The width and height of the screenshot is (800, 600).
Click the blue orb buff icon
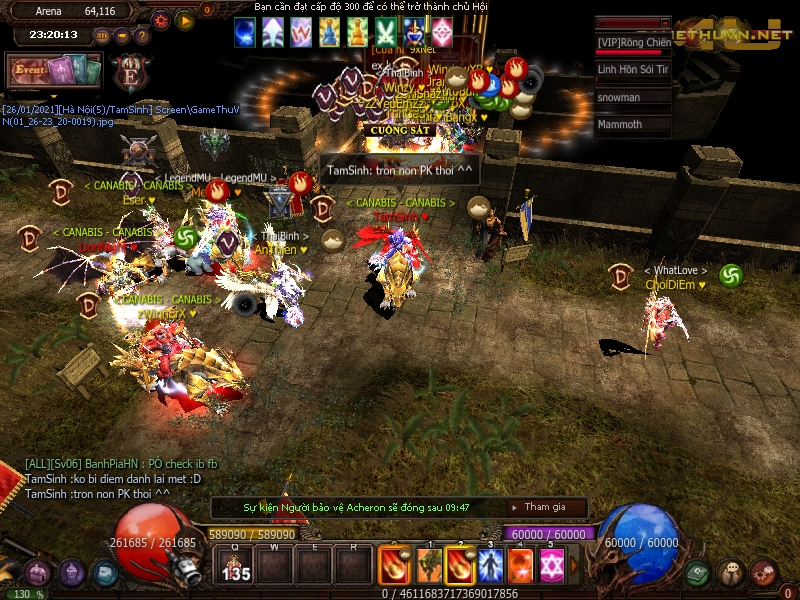click(x=244, y=32)
